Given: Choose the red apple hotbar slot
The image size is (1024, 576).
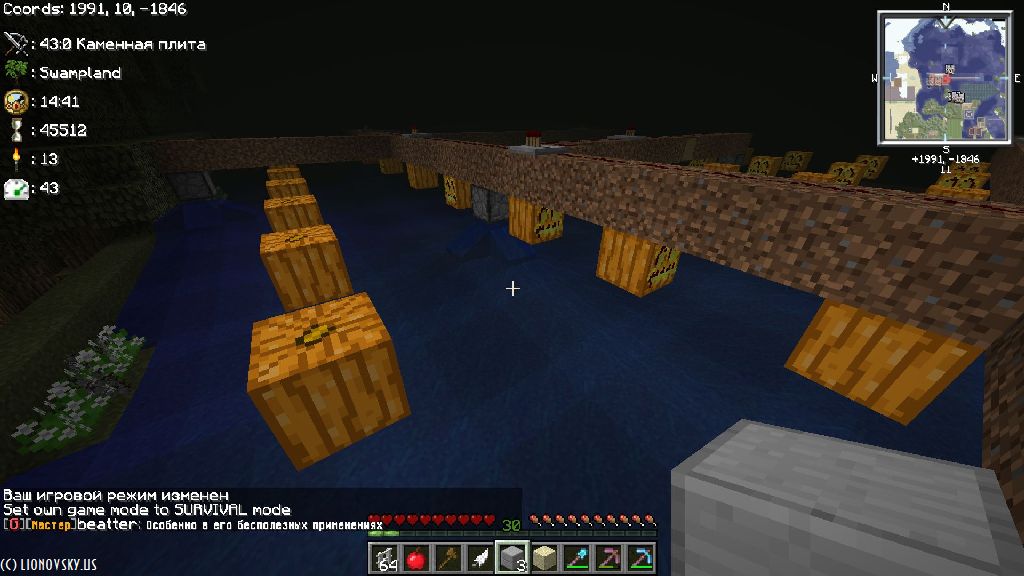Looking at the screenshot, I should pyautogui.click(x=416, y=557).
